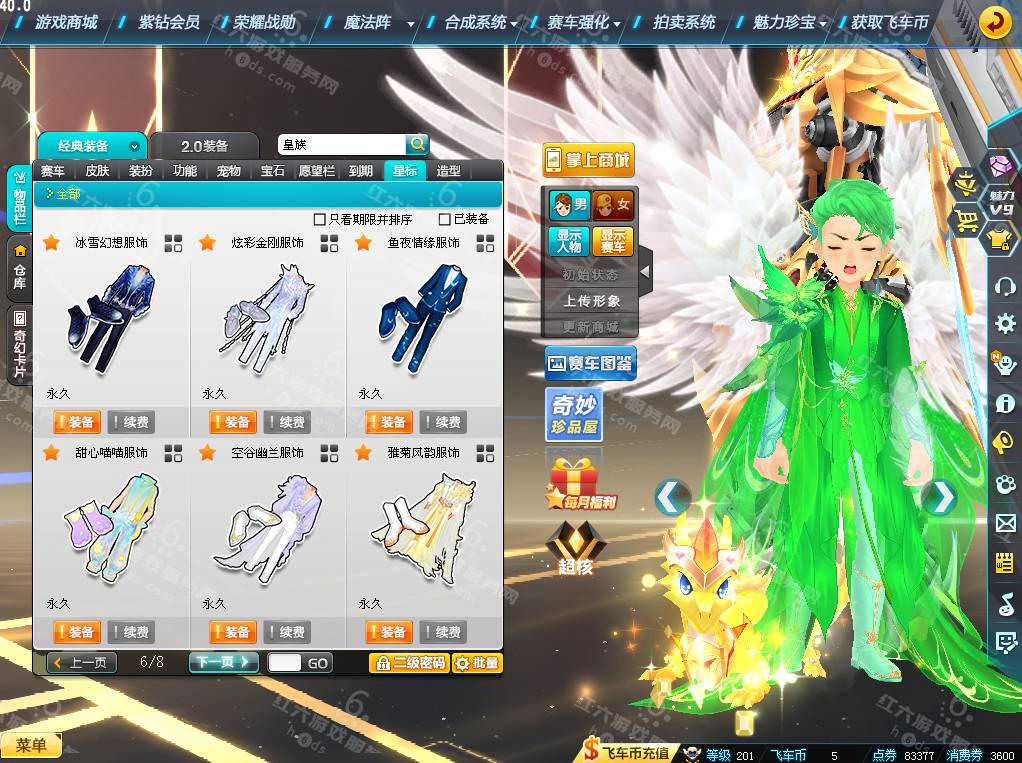Tick the 已装备 filter checkbox
This screenshot has height=763, width=1022.
click(445, 219)
